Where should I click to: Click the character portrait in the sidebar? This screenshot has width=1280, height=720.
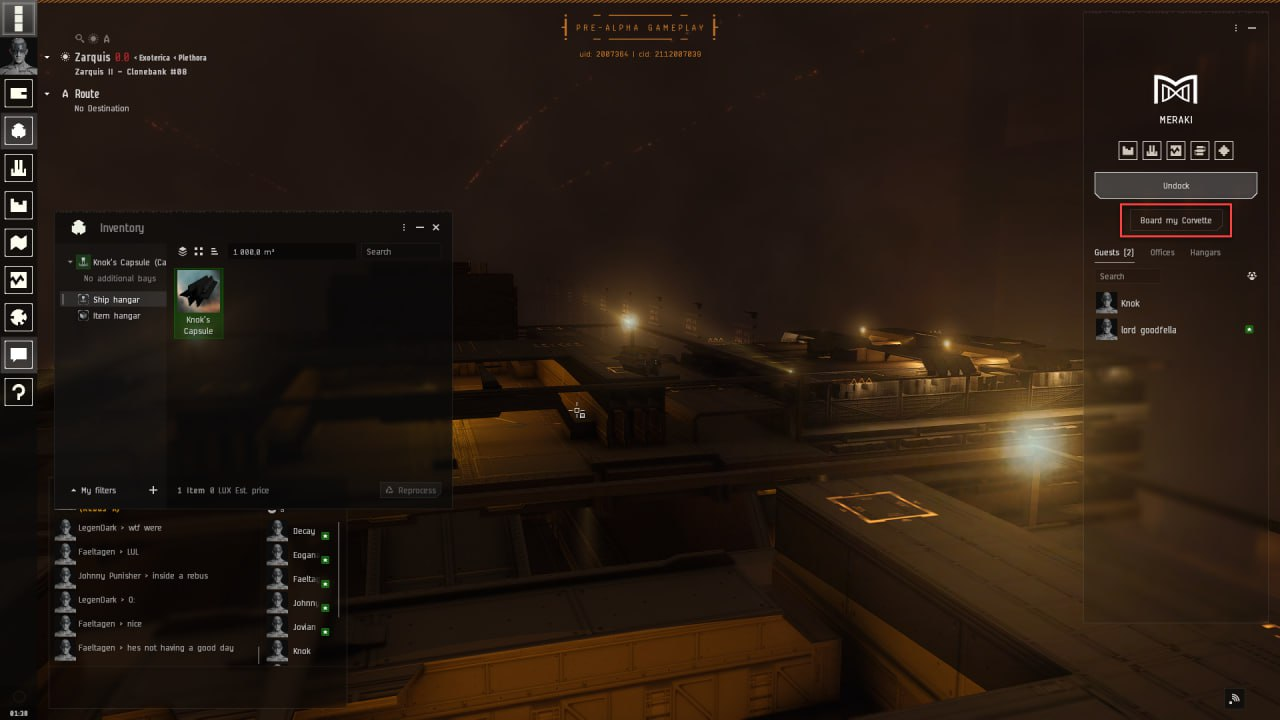tap(19, 56)
